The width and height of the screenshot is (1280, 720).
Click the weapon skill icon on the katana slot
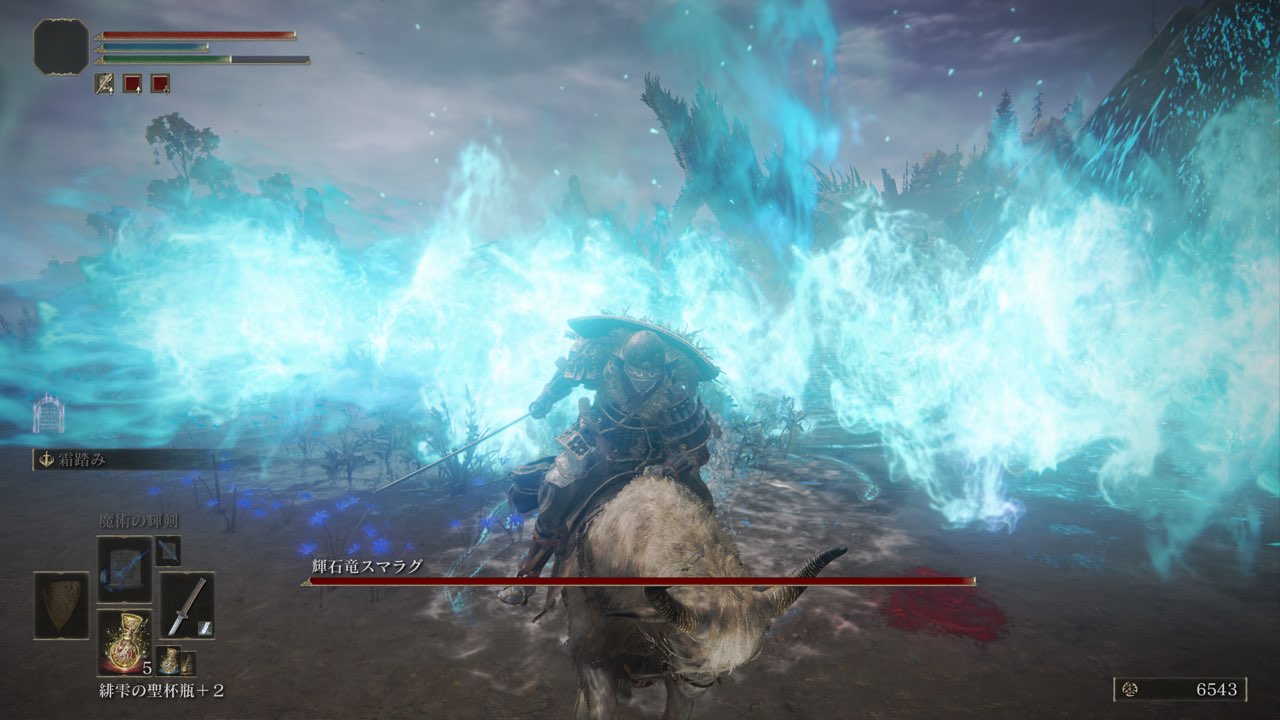coord(204,626)
